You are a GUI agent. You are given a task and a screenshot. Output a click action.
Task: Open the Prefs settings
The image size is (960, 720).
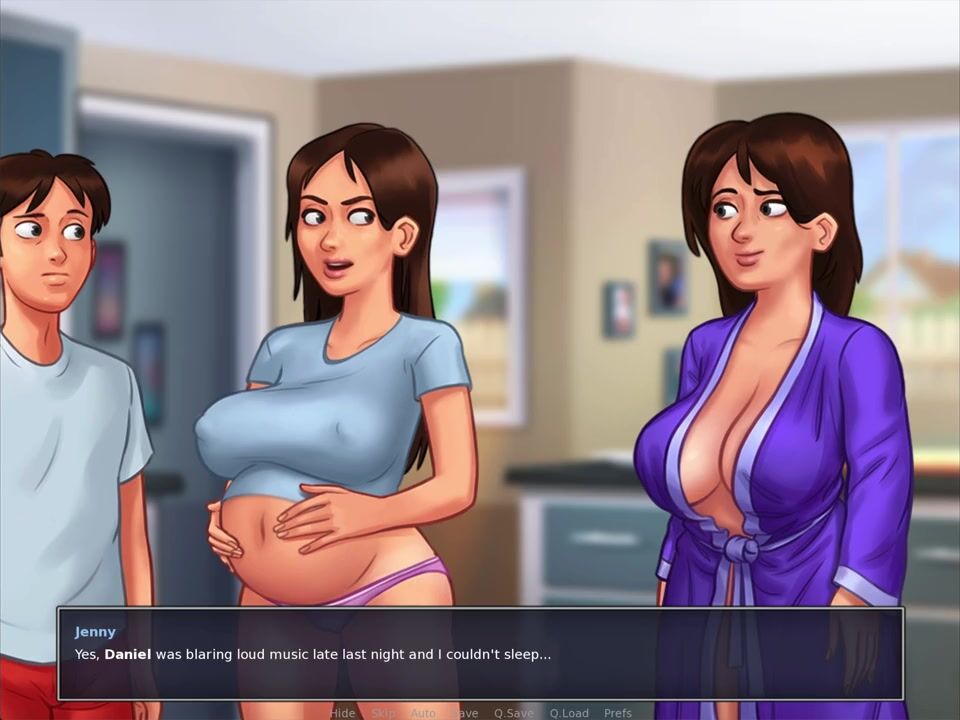[618, 713]
